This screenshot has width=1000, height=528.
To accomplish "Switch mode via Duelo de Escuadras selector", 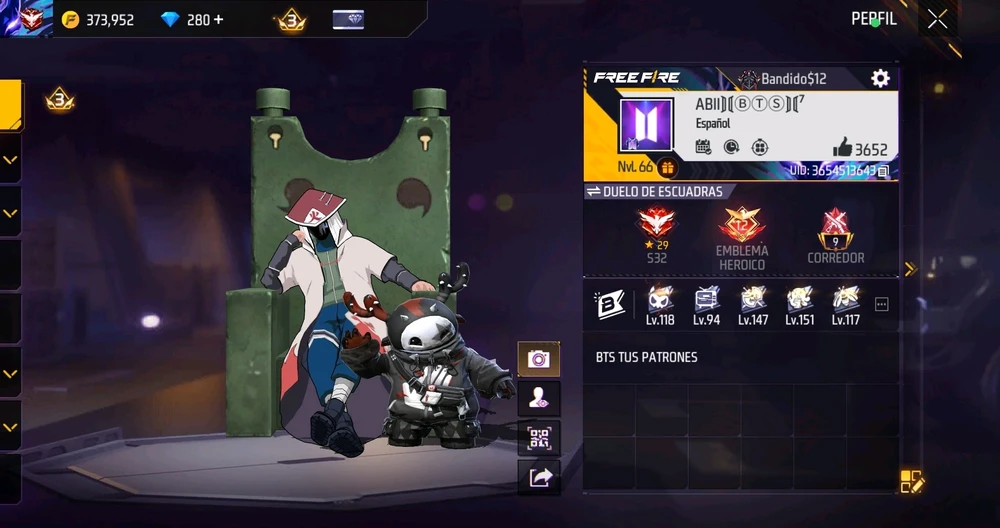I will click(x=655, y=191).
